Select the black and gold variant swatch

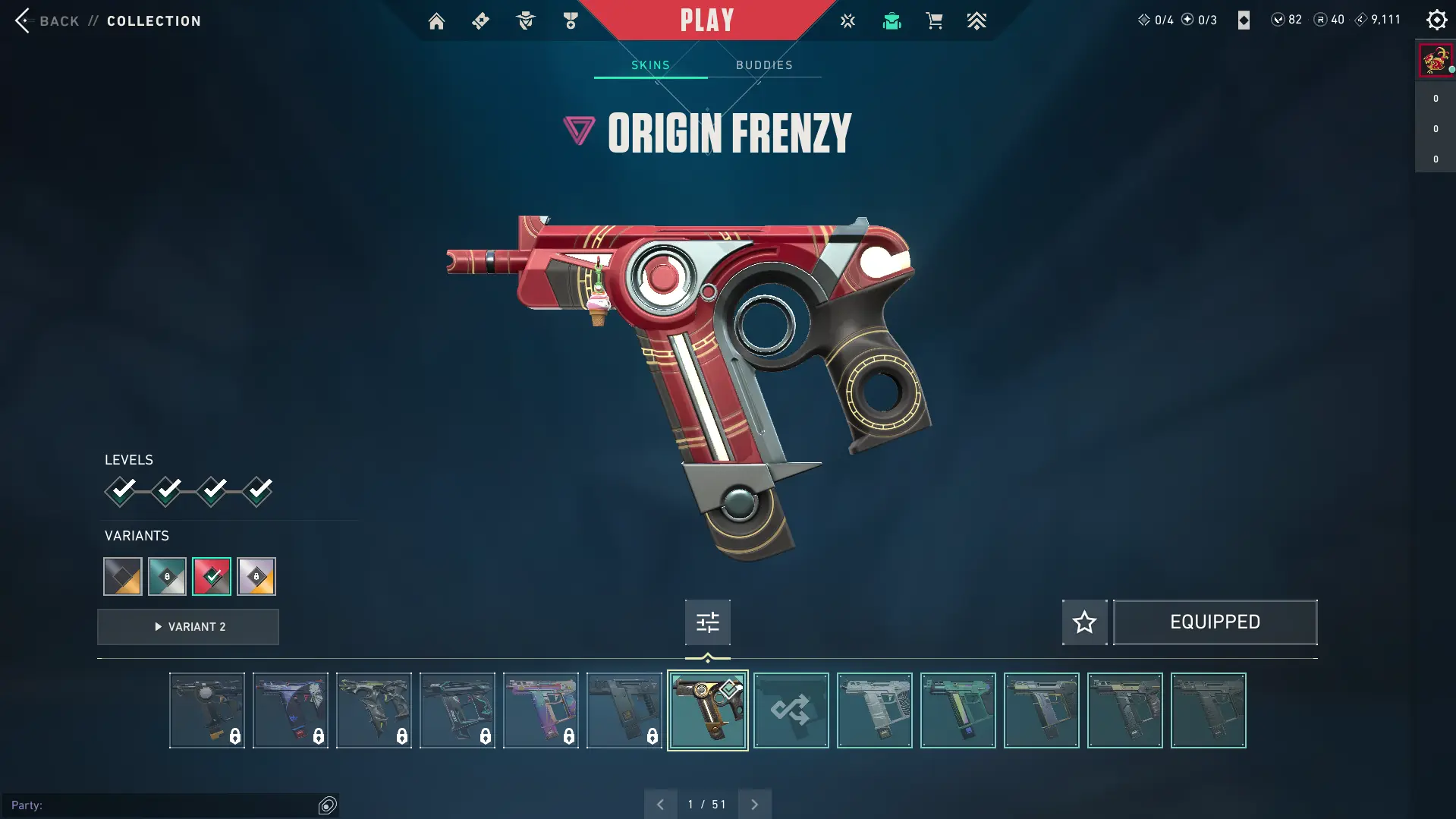click(x=123, y=577)
